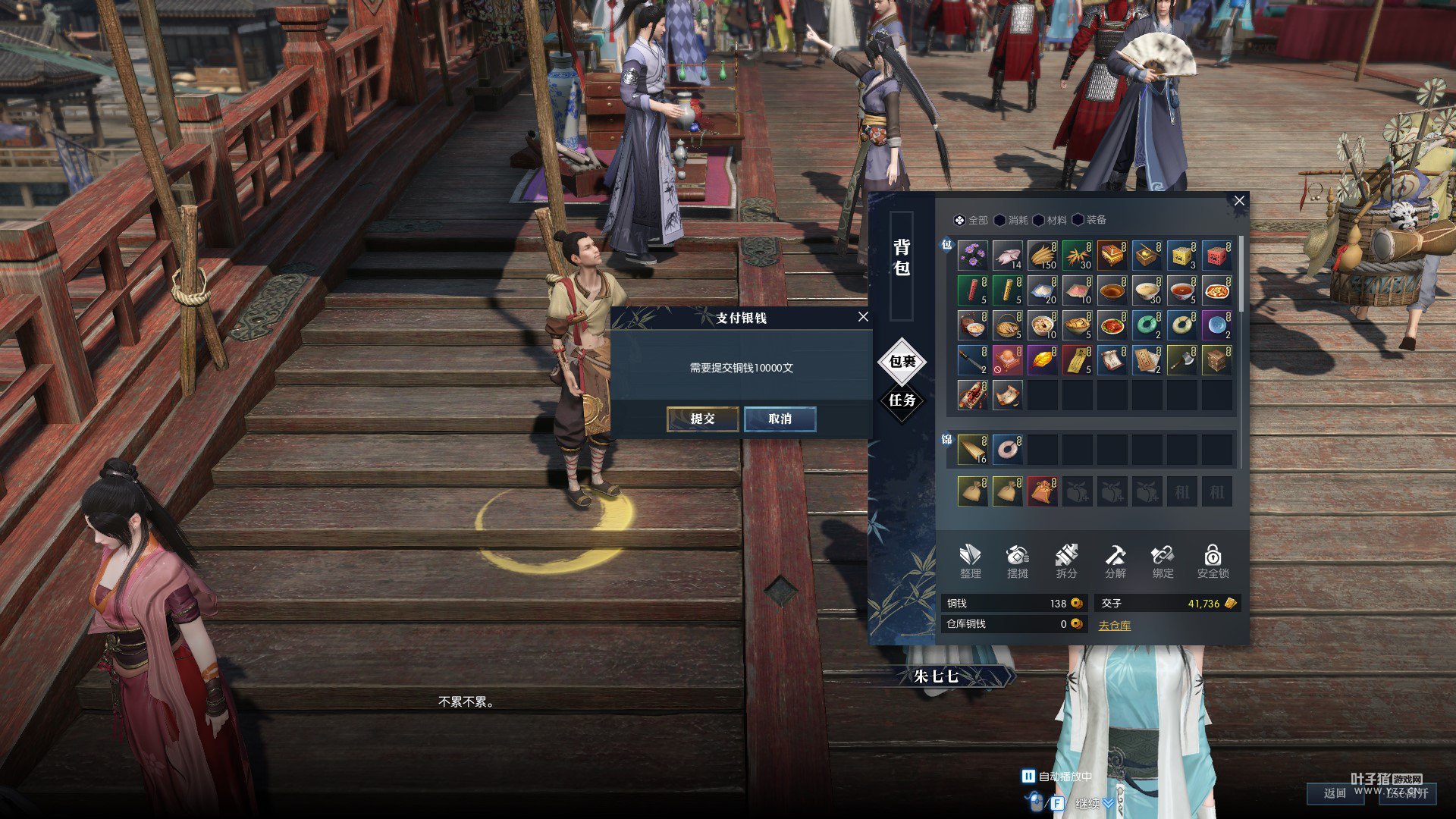Open the 摆摊 stall function
The height and width of the screenshot is (819, 1456).
(x=1018, y=561)
